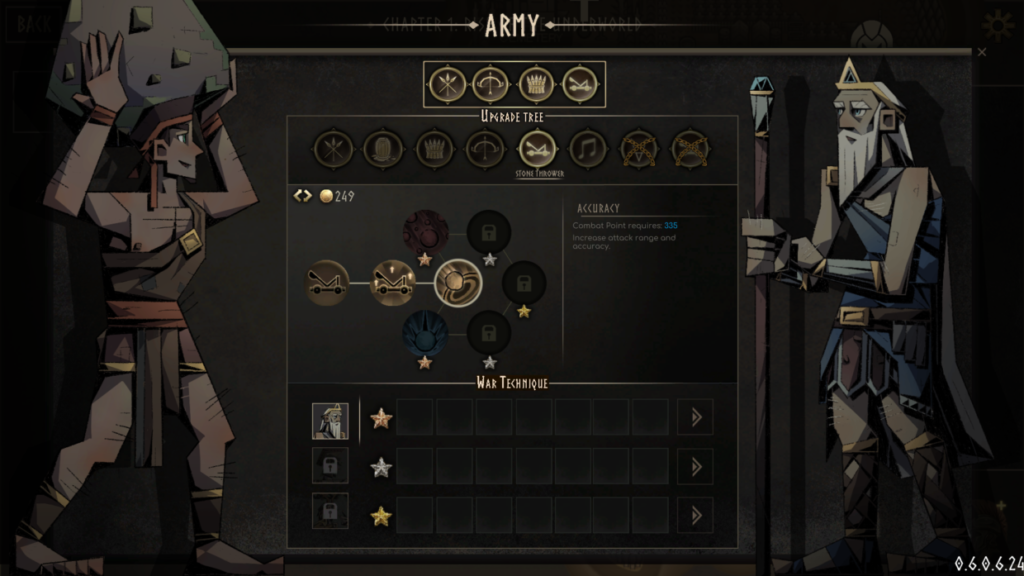This screenshot has height=576, width=1024.
Task: Select the shield unit upgrade tree tab
Action: 383,150
